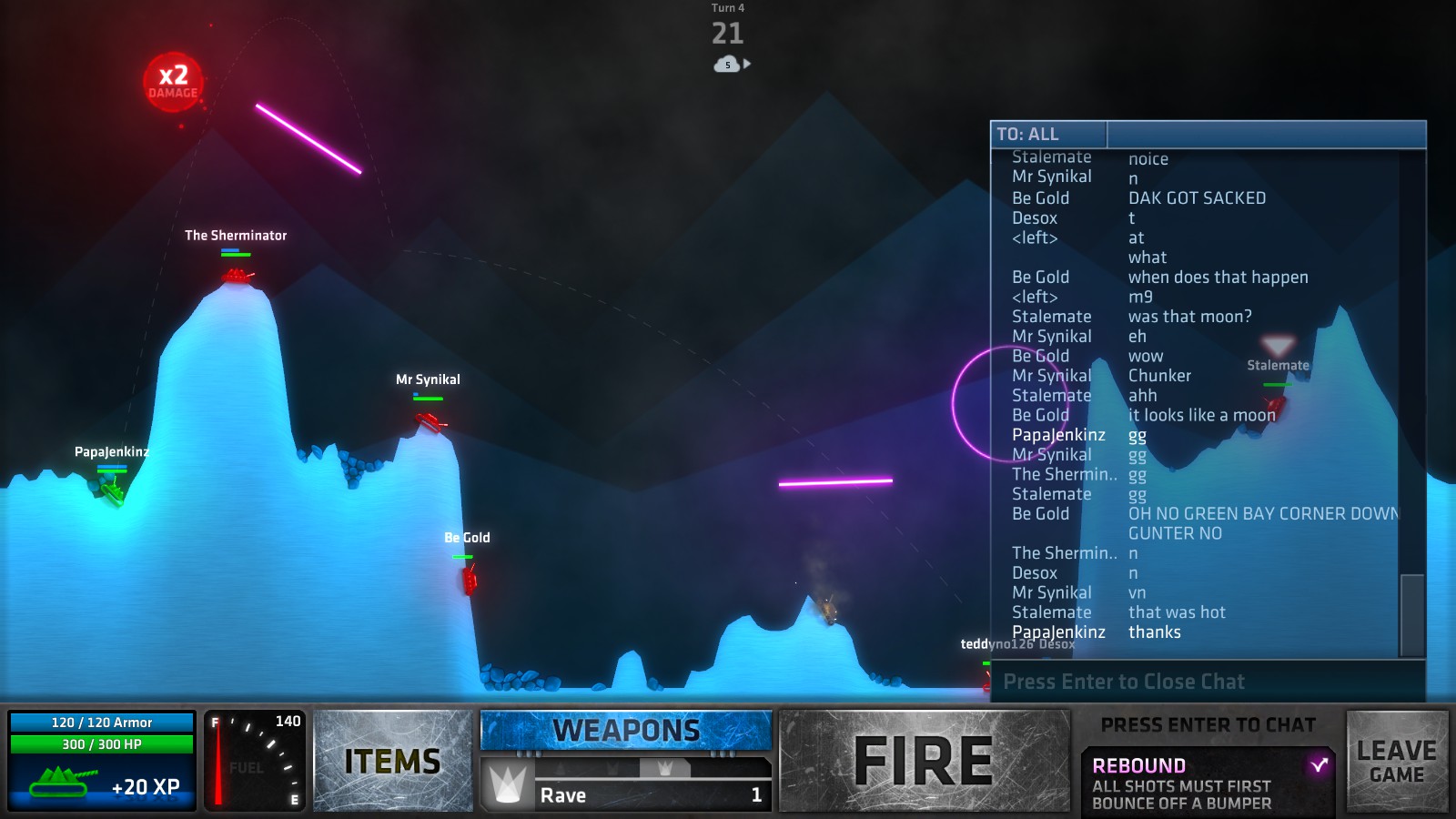Click the arrow beside the wind indicator
Screen dimensions: 1456x819
click(745, 64)
